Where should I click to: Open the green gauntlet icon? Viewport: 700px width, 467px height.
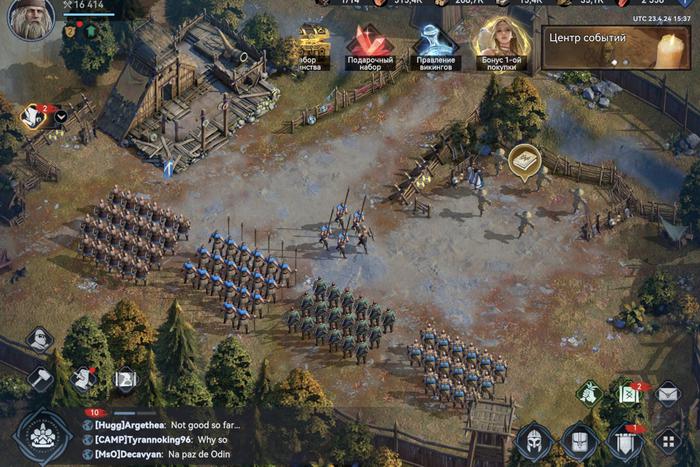click(590, 393)
